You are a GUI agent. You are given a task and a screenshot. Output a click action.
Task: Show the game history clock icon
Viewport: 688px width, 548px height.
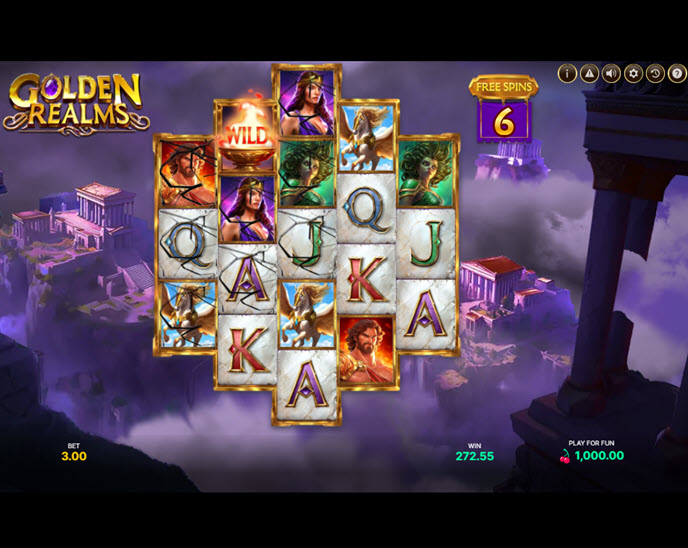click(x=655, y=73)
